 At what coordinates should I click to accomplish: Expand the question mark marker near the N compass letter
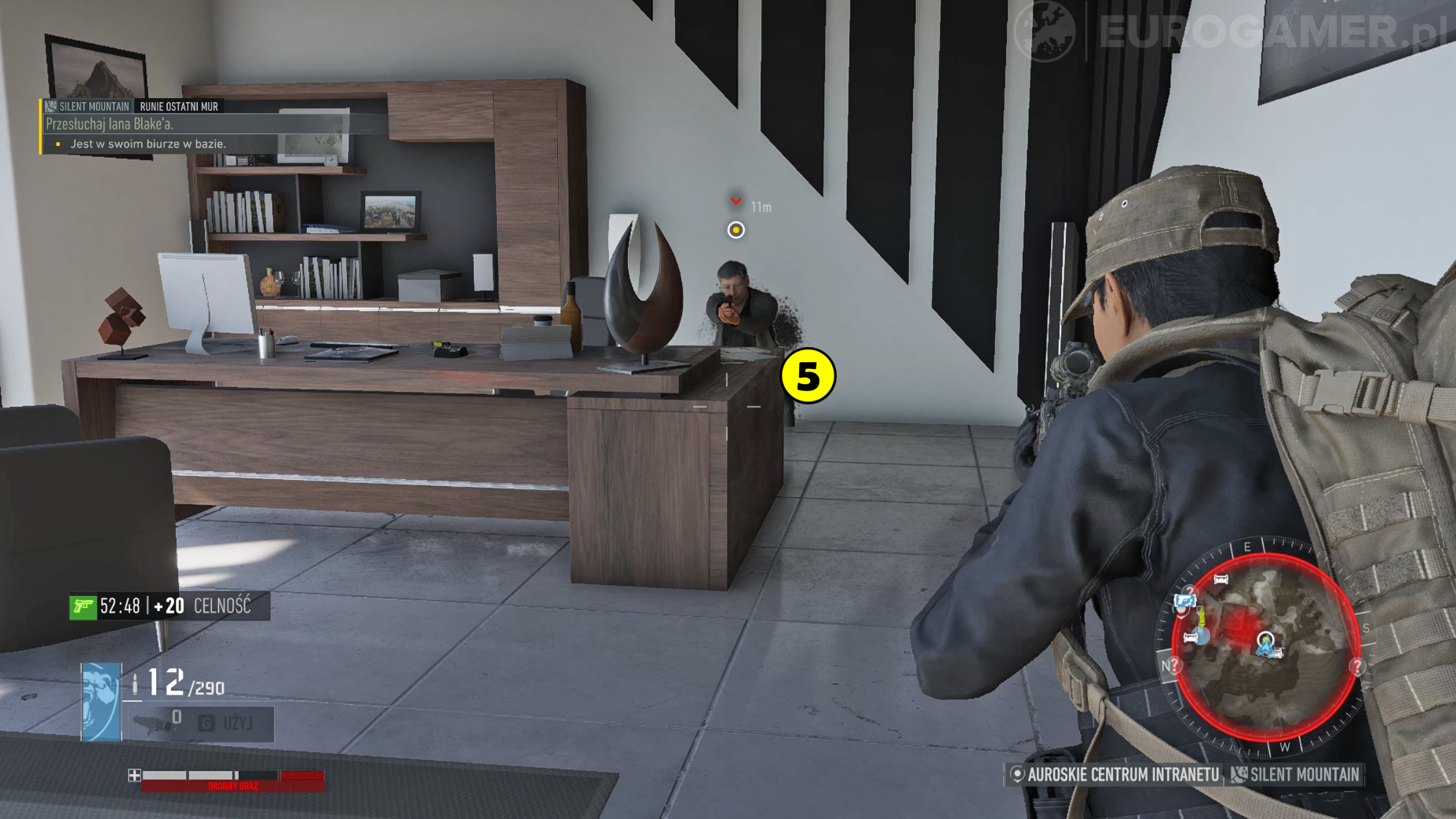[1174, 665]
